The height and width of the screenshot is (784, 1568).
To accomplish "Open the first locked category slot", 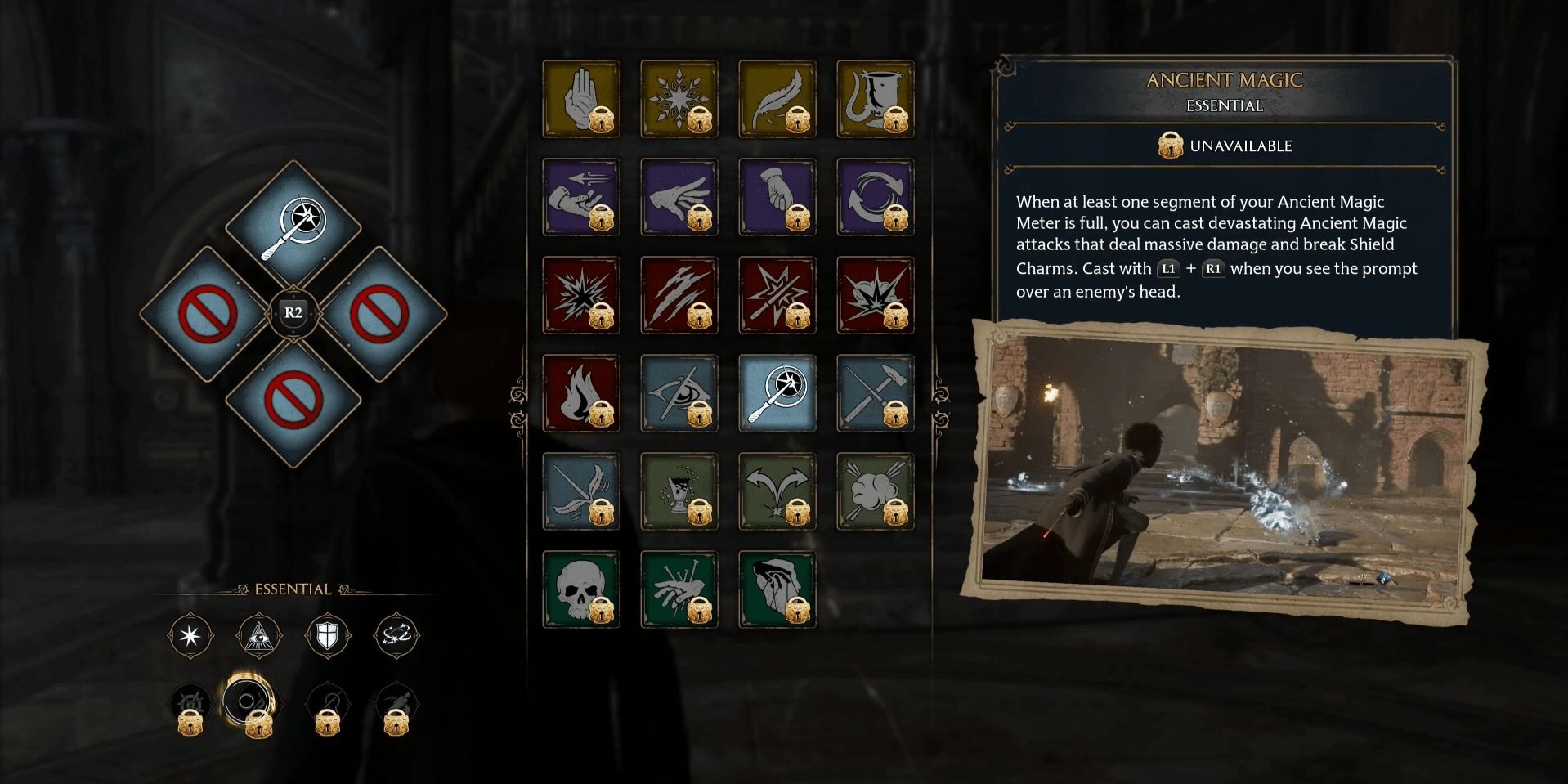I will (190, 703).
